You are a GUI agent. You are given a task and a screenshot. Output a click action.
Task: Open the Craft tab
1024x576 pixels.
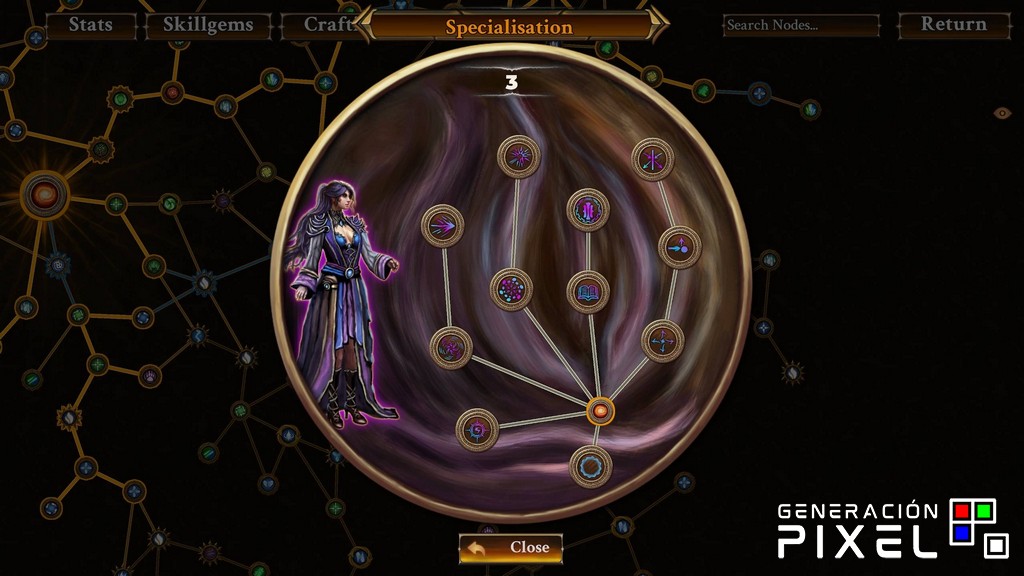[x=318, y=26]
